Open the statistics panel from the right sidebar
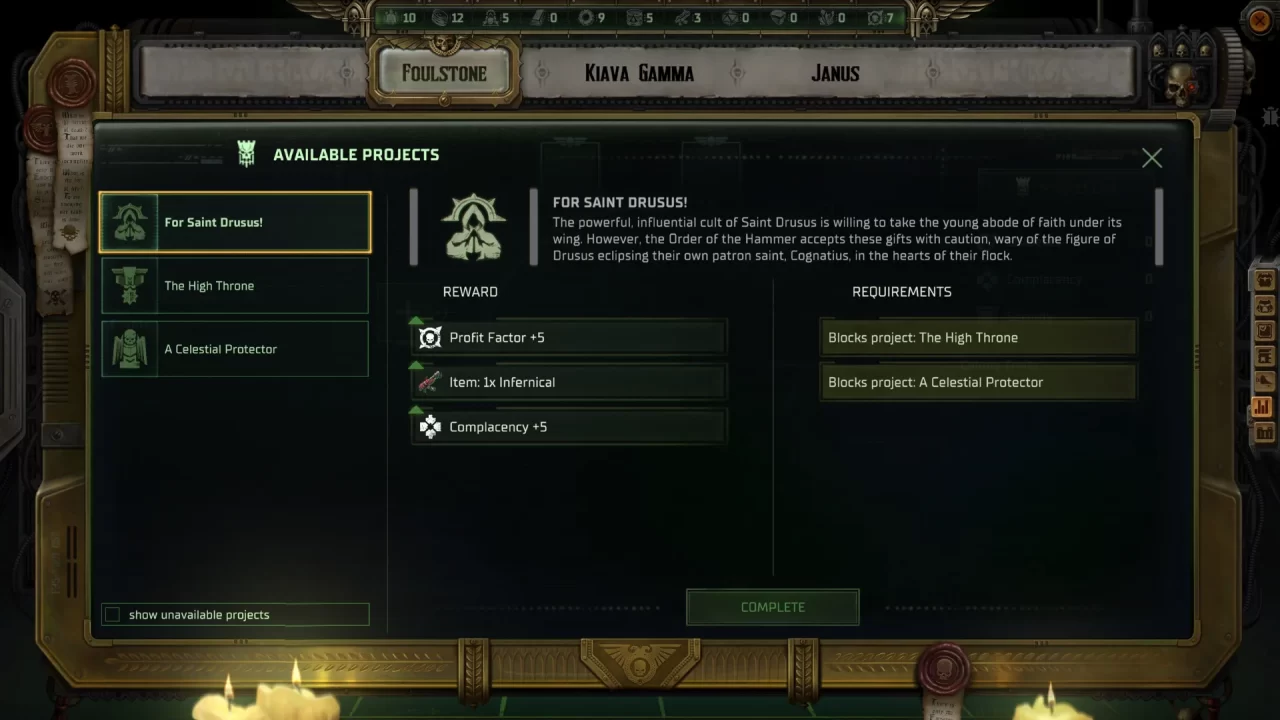Viewport: 1280px width, 720px height. click(1262, 407)
